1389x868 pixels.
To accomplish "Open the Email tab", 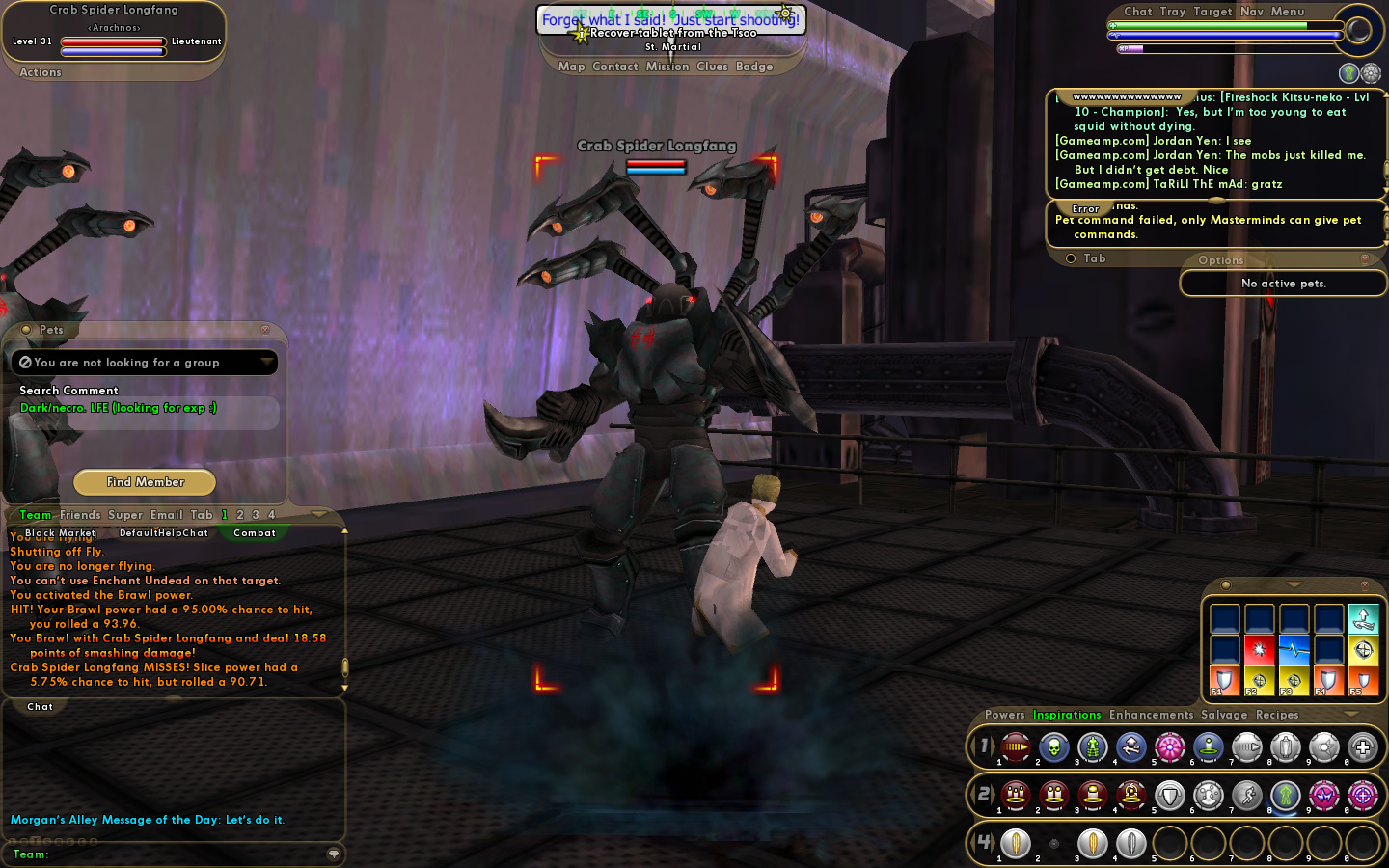I will point(166,515).
